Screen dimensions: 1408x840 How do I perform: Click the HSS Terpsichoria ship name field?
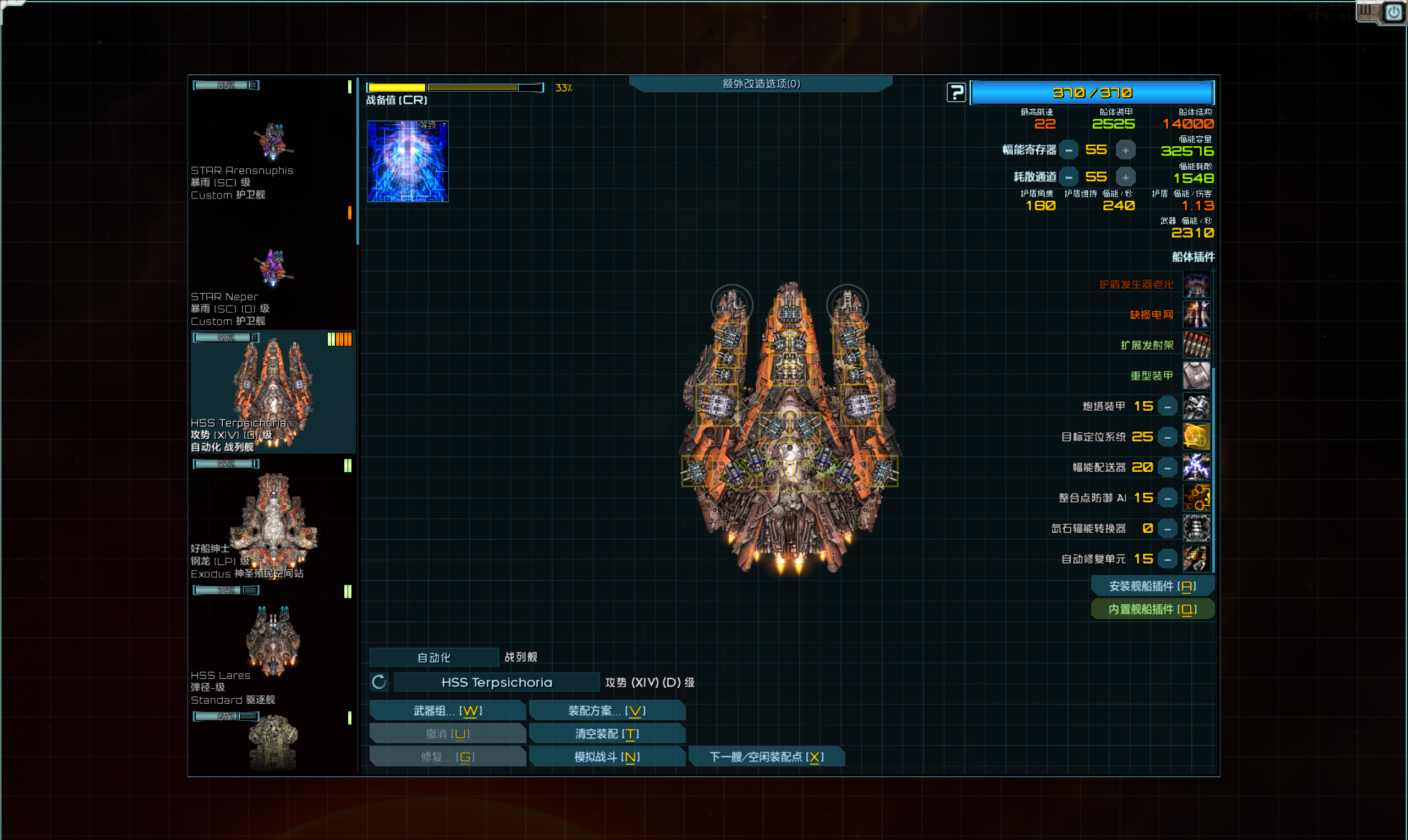coord(496,682)
